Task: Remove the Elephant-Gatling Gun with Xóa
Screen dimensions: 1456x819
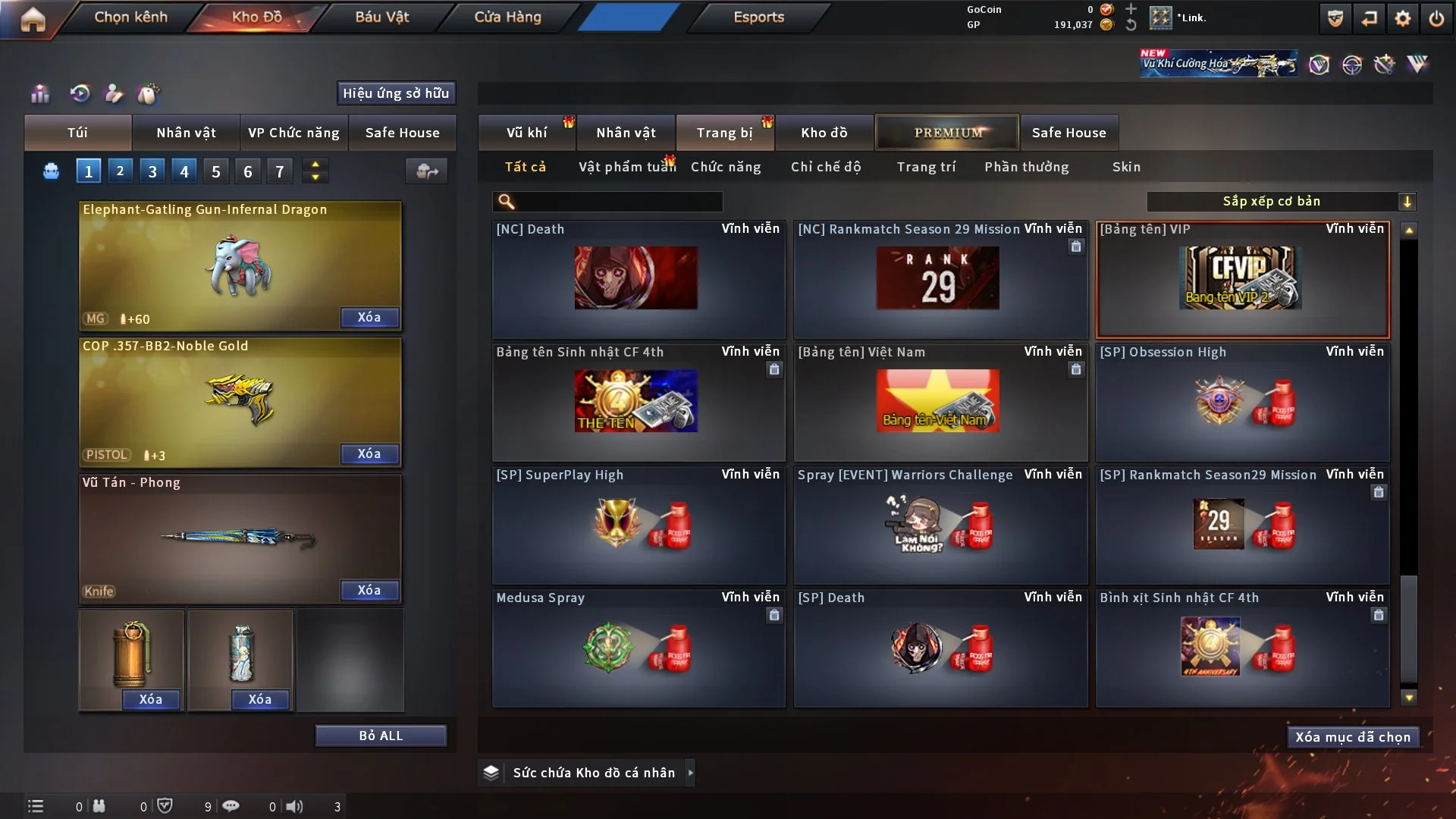Action: tap(369, 317)
